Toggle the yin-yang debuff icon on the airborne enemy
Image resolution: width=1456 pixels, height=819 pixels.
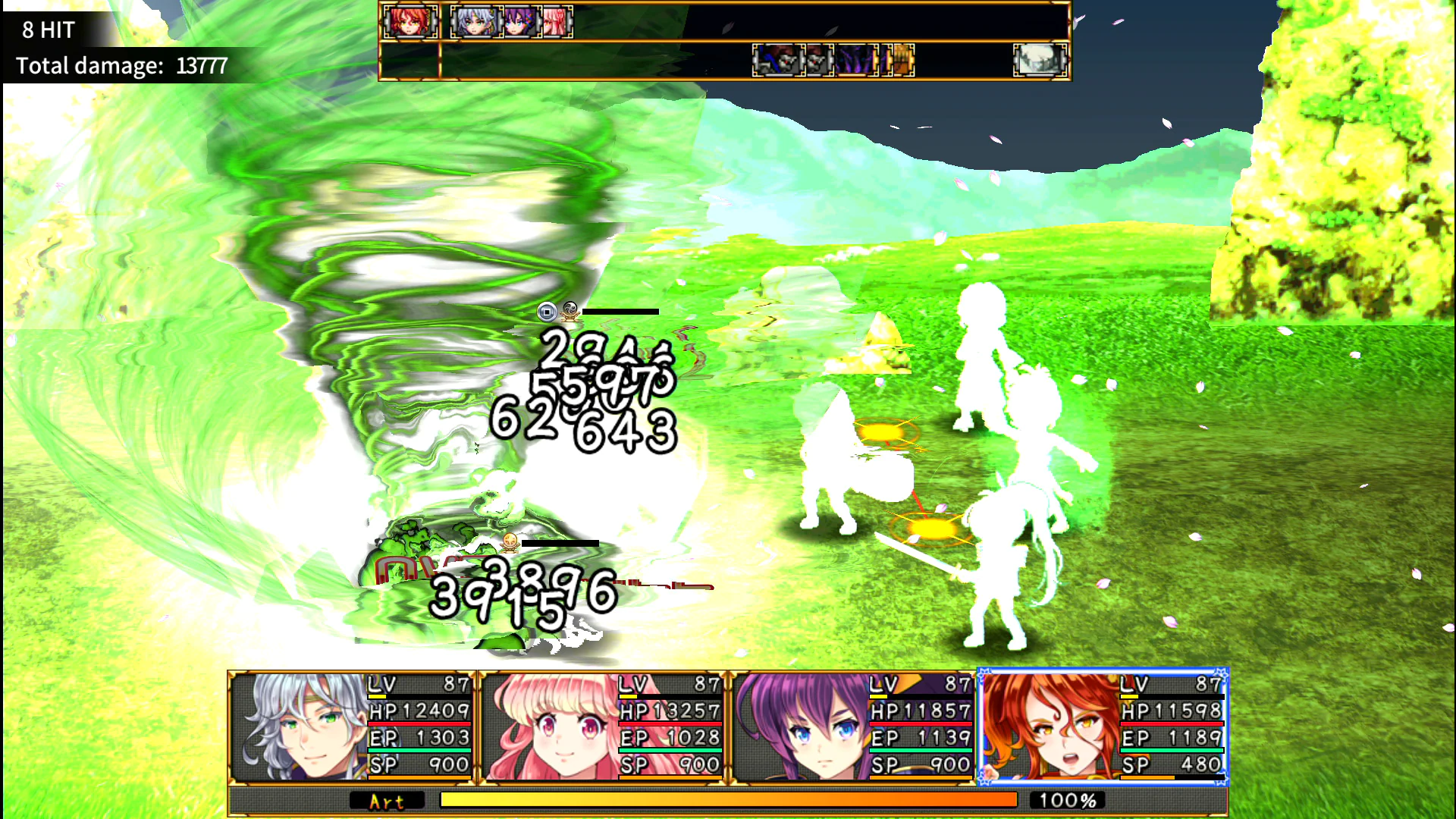(570, 309)
